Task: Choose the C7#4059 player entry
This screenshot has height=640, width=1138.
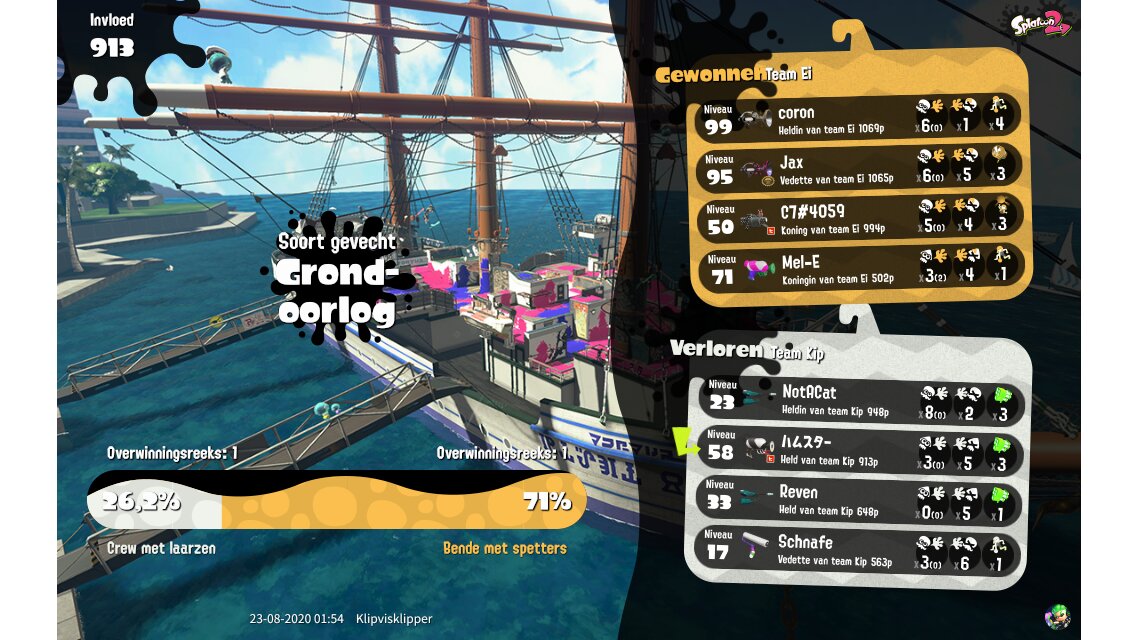Action: (x=860, y=217)
